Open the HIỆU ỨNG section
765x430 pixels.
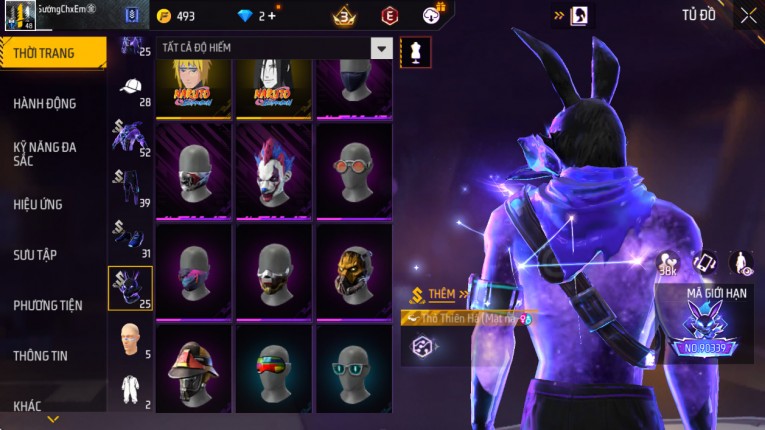coord(39,204)
